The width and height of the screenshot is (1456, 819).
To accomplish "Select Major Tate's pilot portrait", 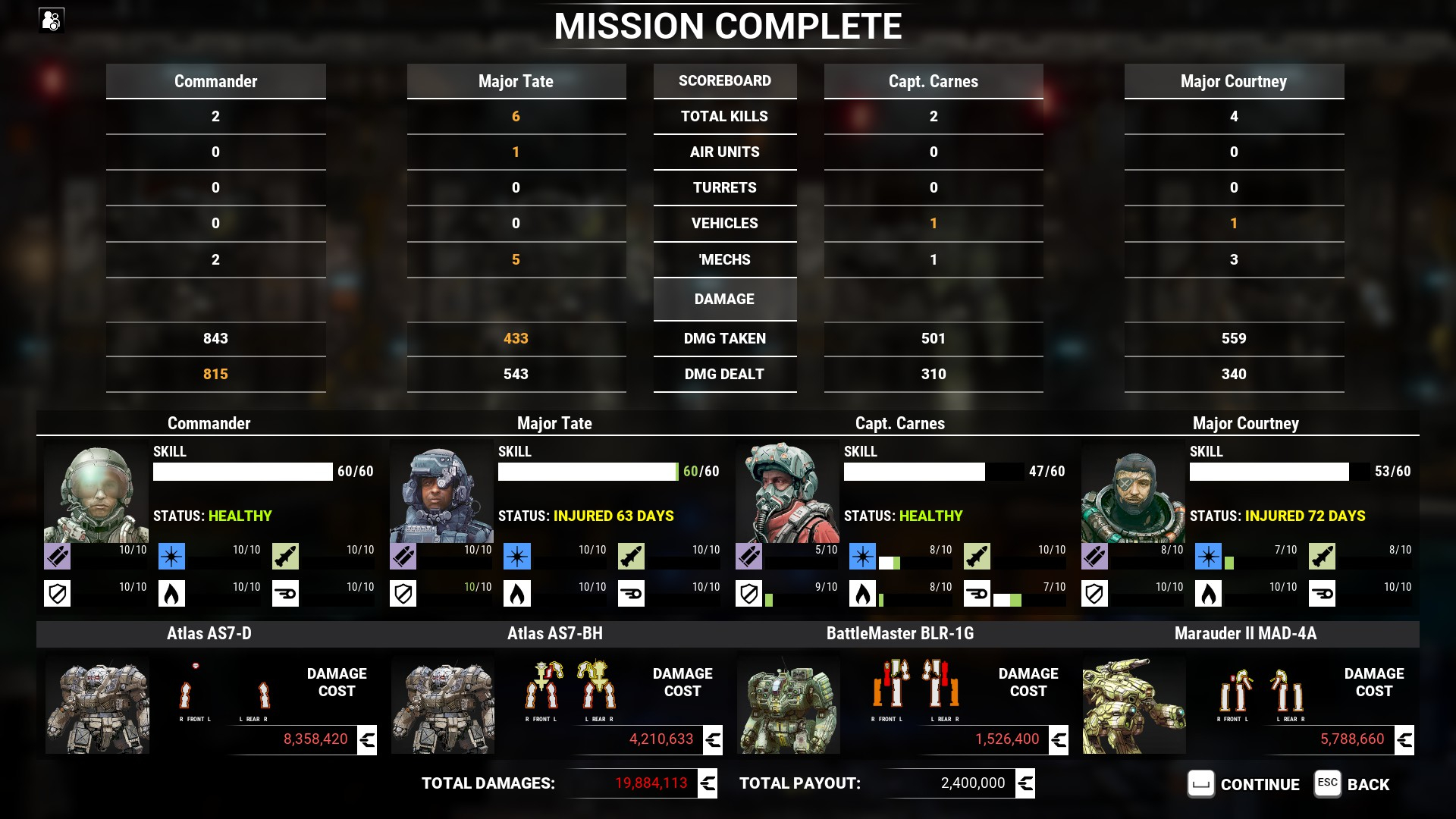I will click(x=442, y=493).
